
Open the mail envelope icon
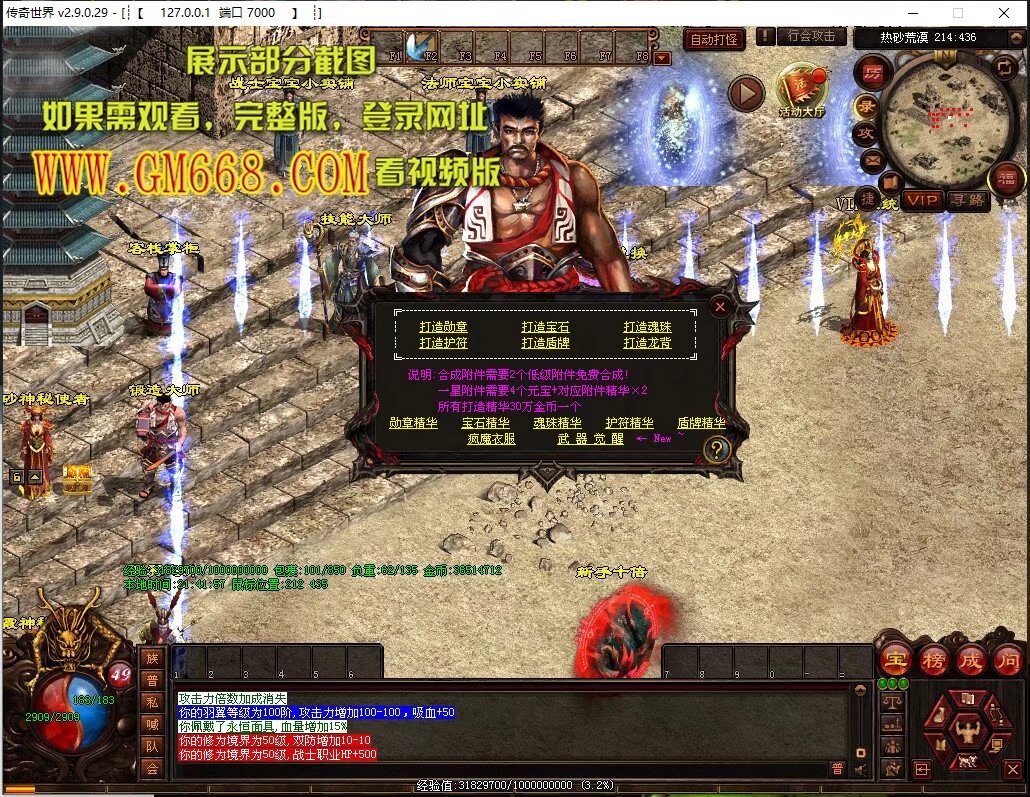click(x=872, y=159)
